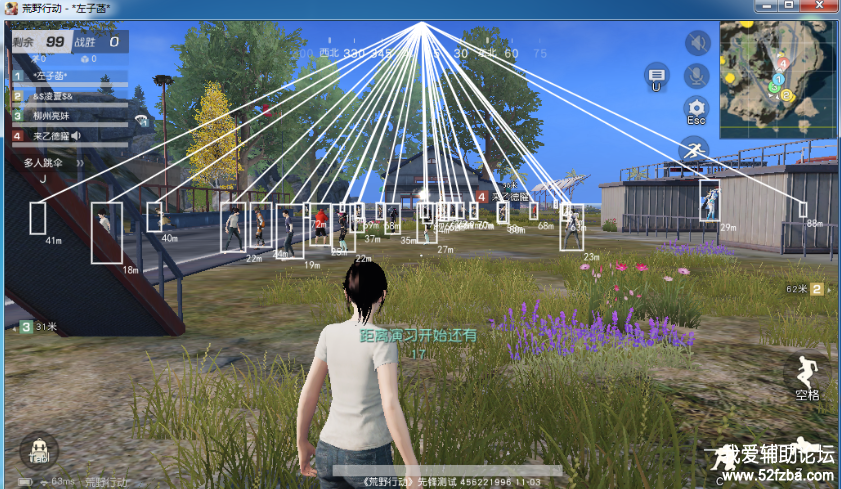Viewport: 841px width, 489px height.
Task: Toggle the muted microphone icon
Action: 696,75
